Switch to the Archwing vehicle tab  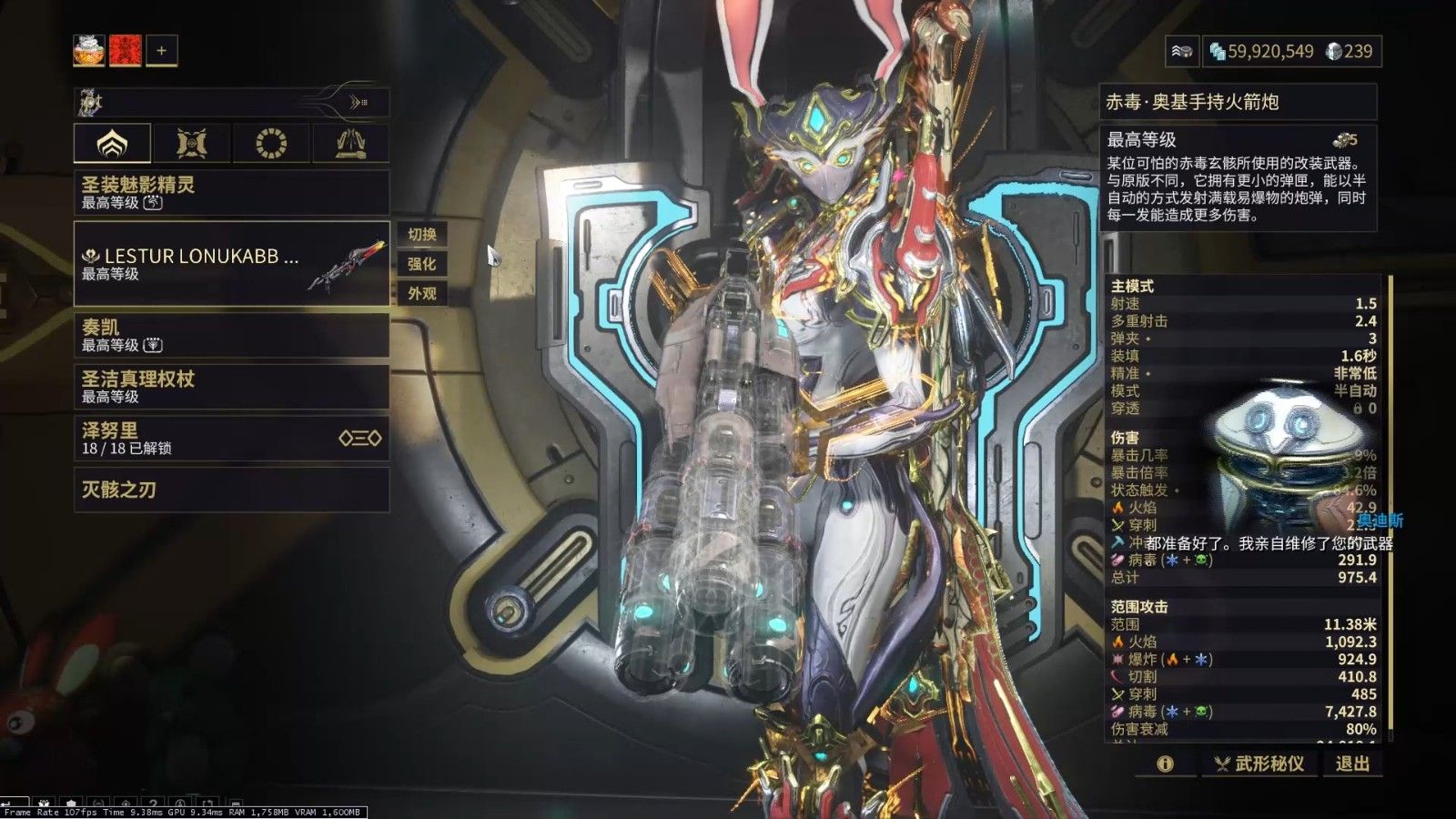350,143
